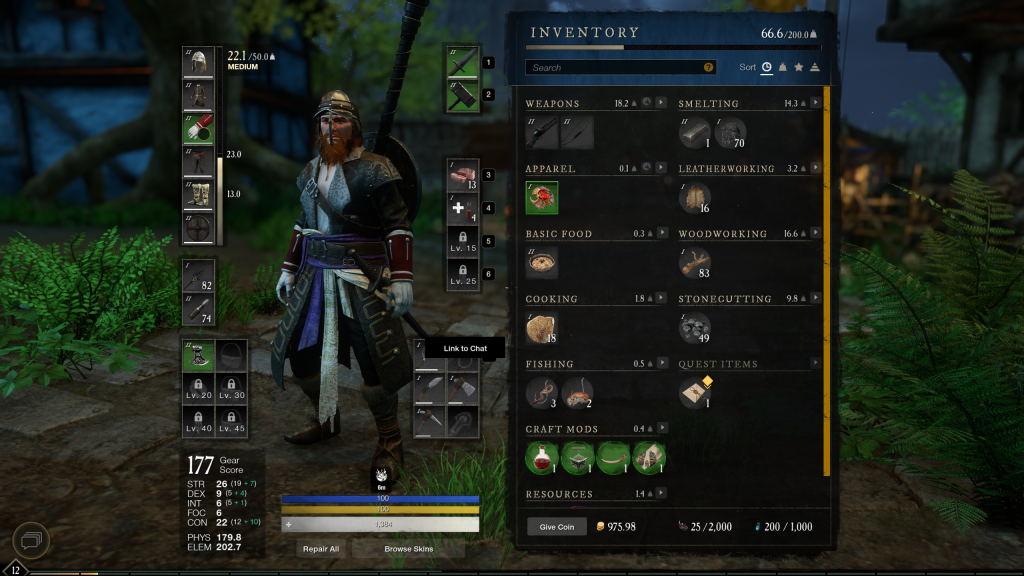Click the Give Coin button
Image resolution: width=1024 pixels, height=576 pixels.
coord(557,527)
